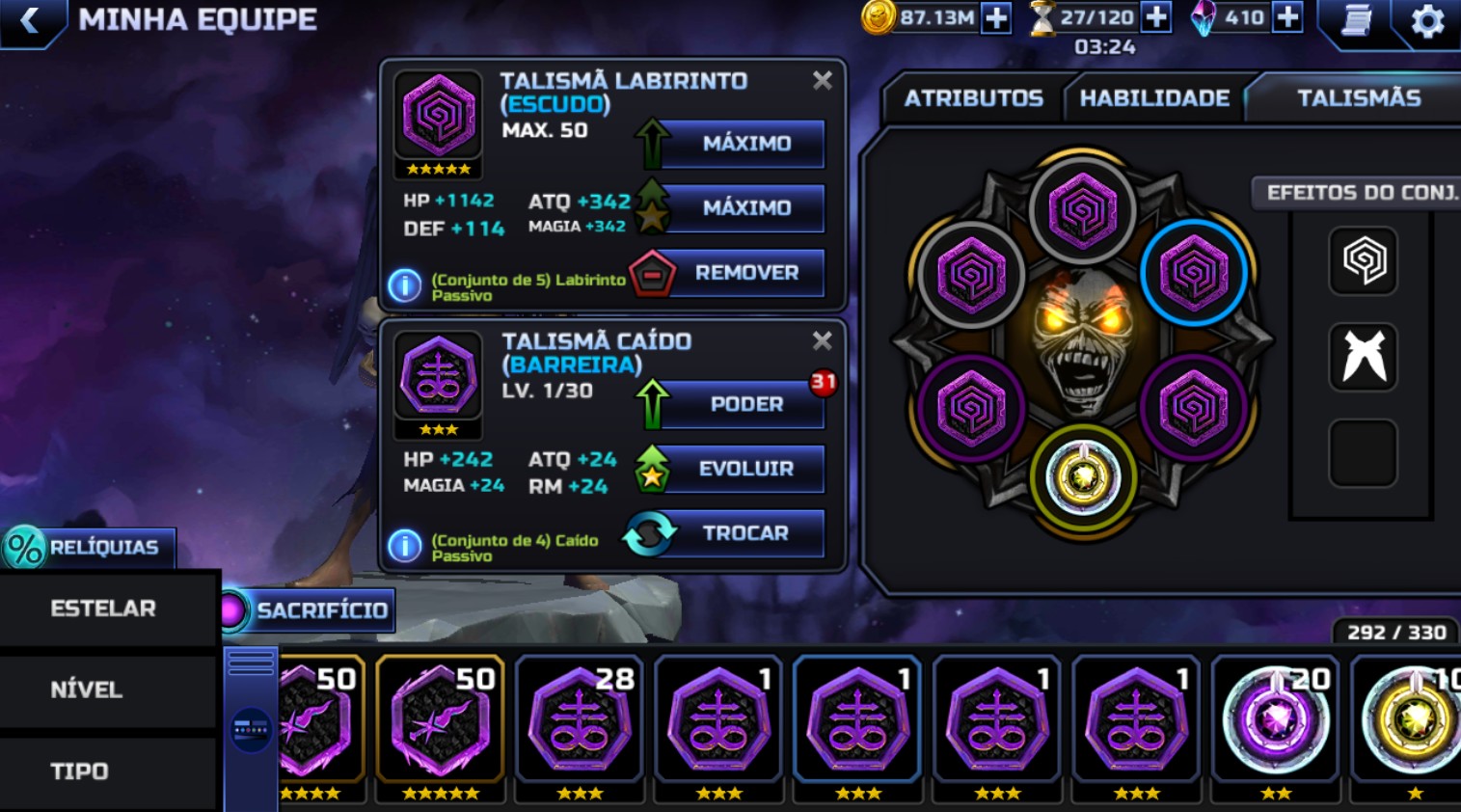This screenshot has height=812, width=1461.
Task: Choose the Sacrifício button
Action: point(311,610)
